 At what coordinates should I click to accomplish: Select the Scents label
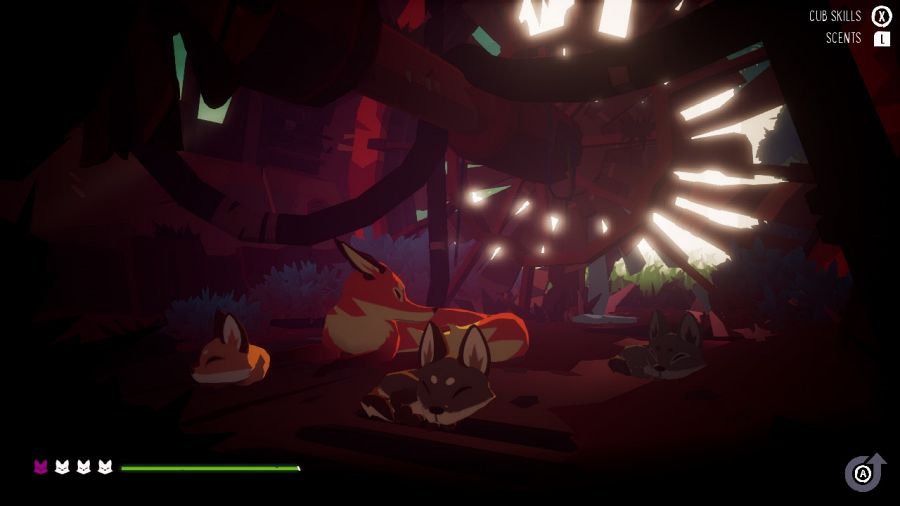[843, 39]
